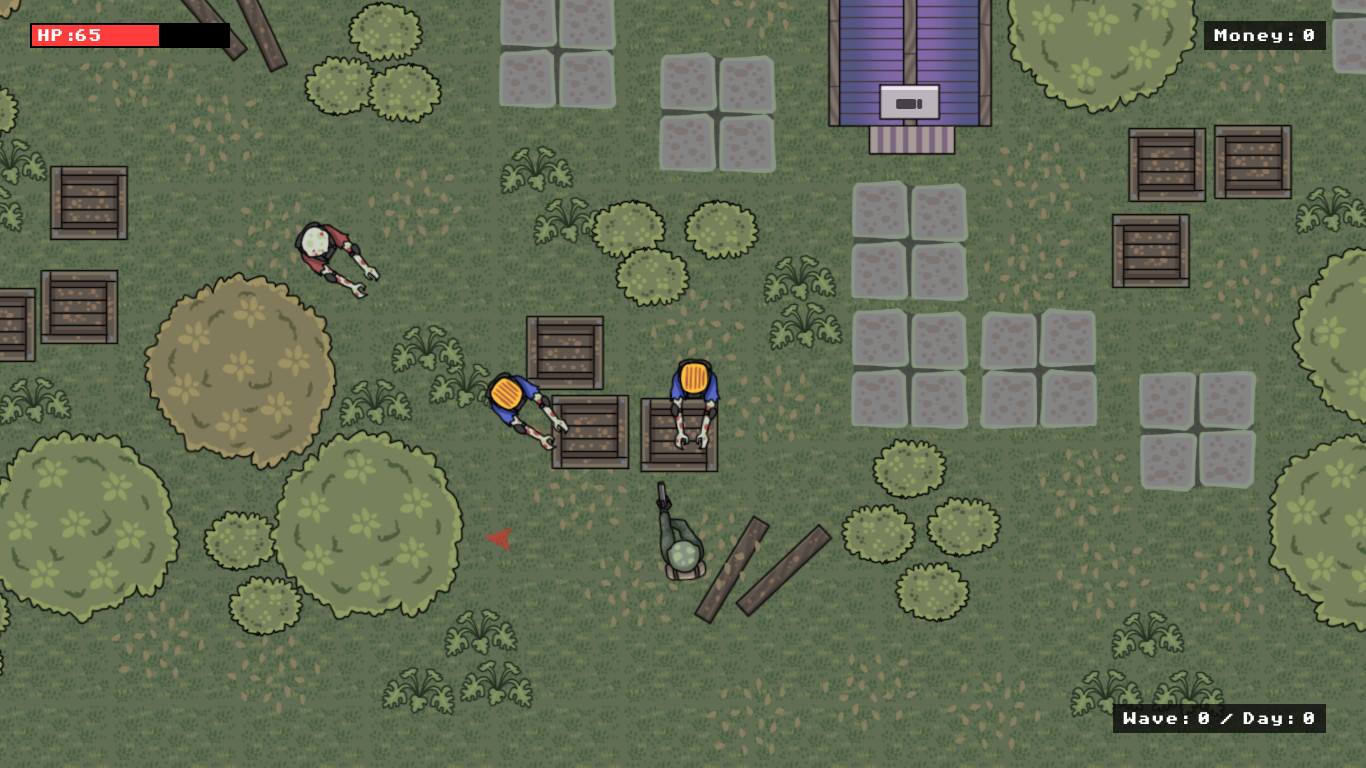Select the crate in the upper-left corner area
The width and height of the screenshot is (1366, 768).
click(x=90, y=205)
